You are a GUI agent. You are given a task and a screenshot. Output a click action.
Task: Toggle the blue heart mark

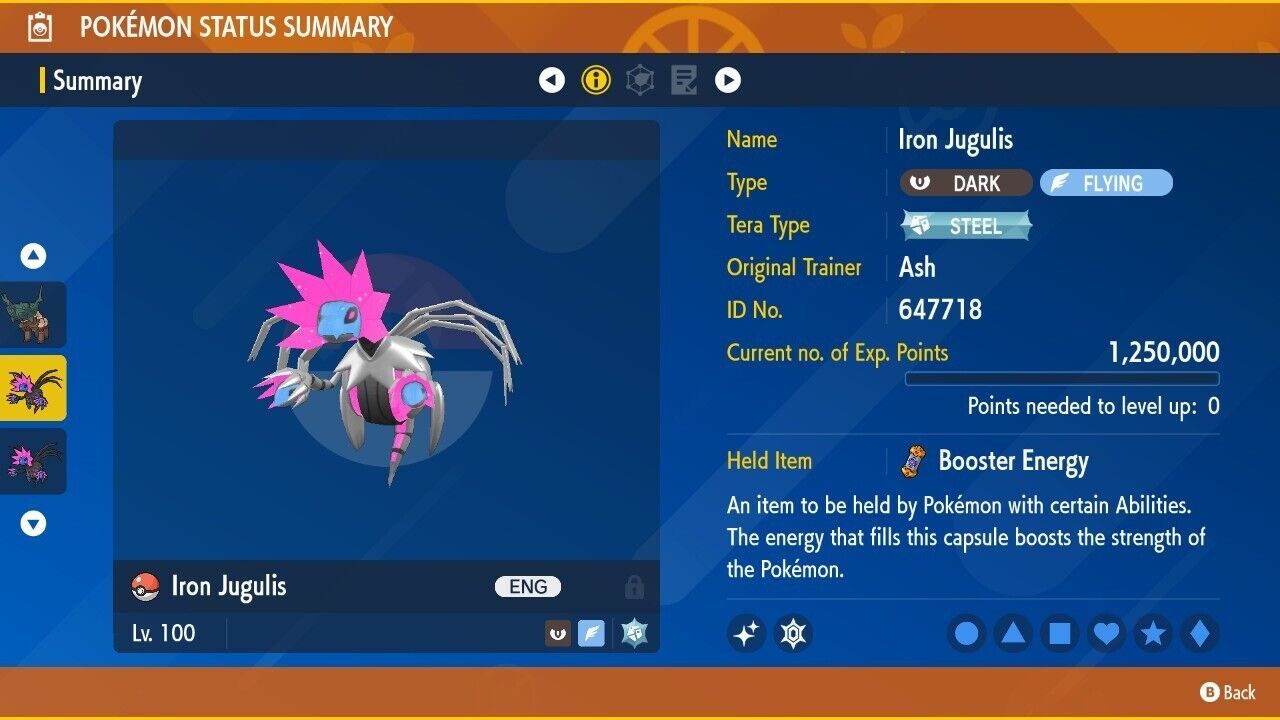point(1104,633)
